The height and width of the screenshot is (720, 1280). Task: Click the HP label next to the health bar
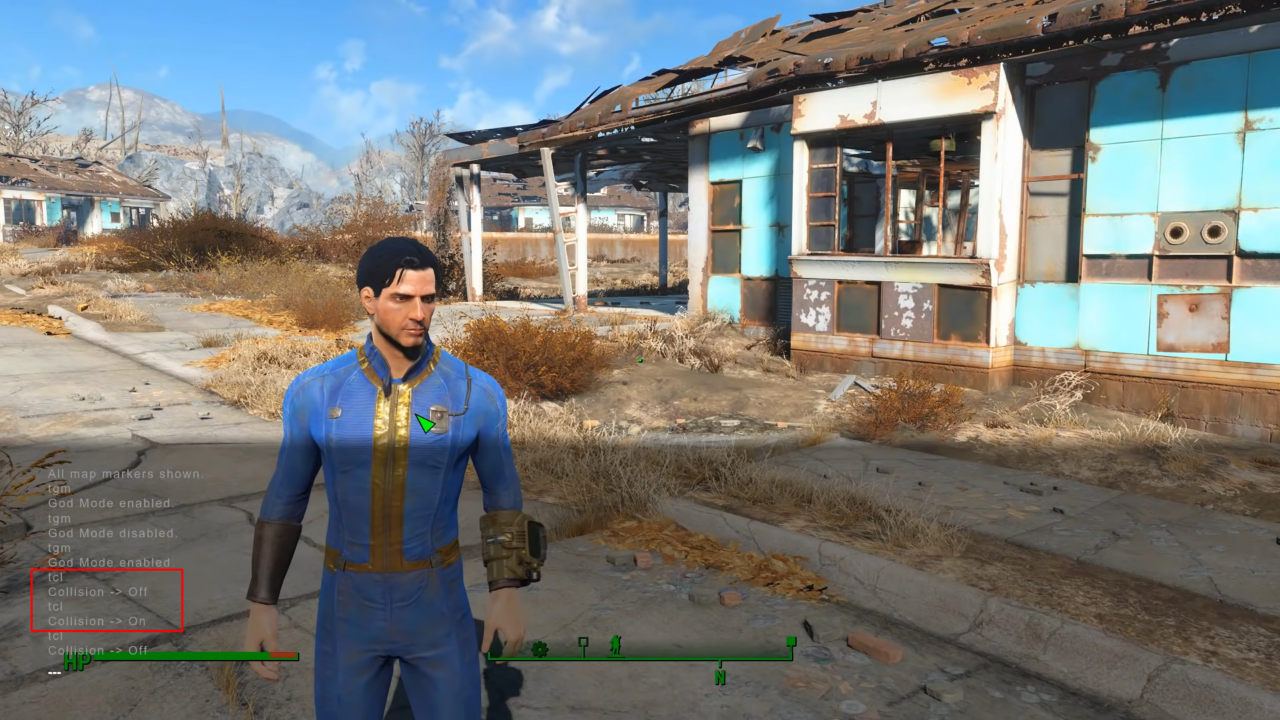tap(78, 661)
